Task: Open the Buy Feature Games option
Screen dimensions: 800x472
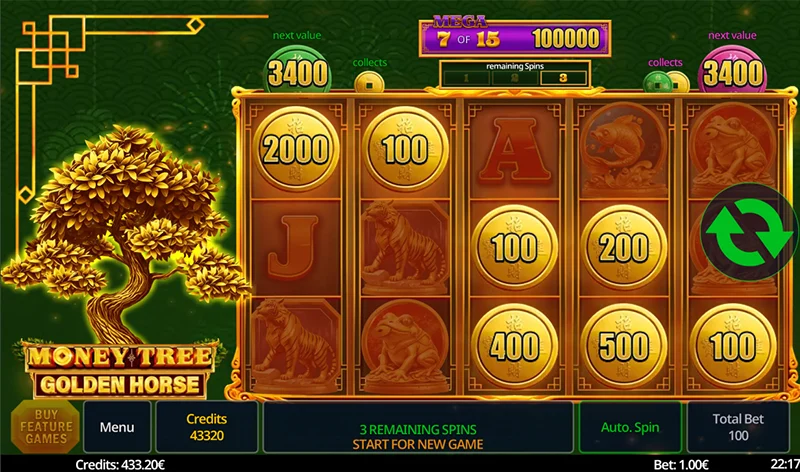Action: (x=45, y=427)
